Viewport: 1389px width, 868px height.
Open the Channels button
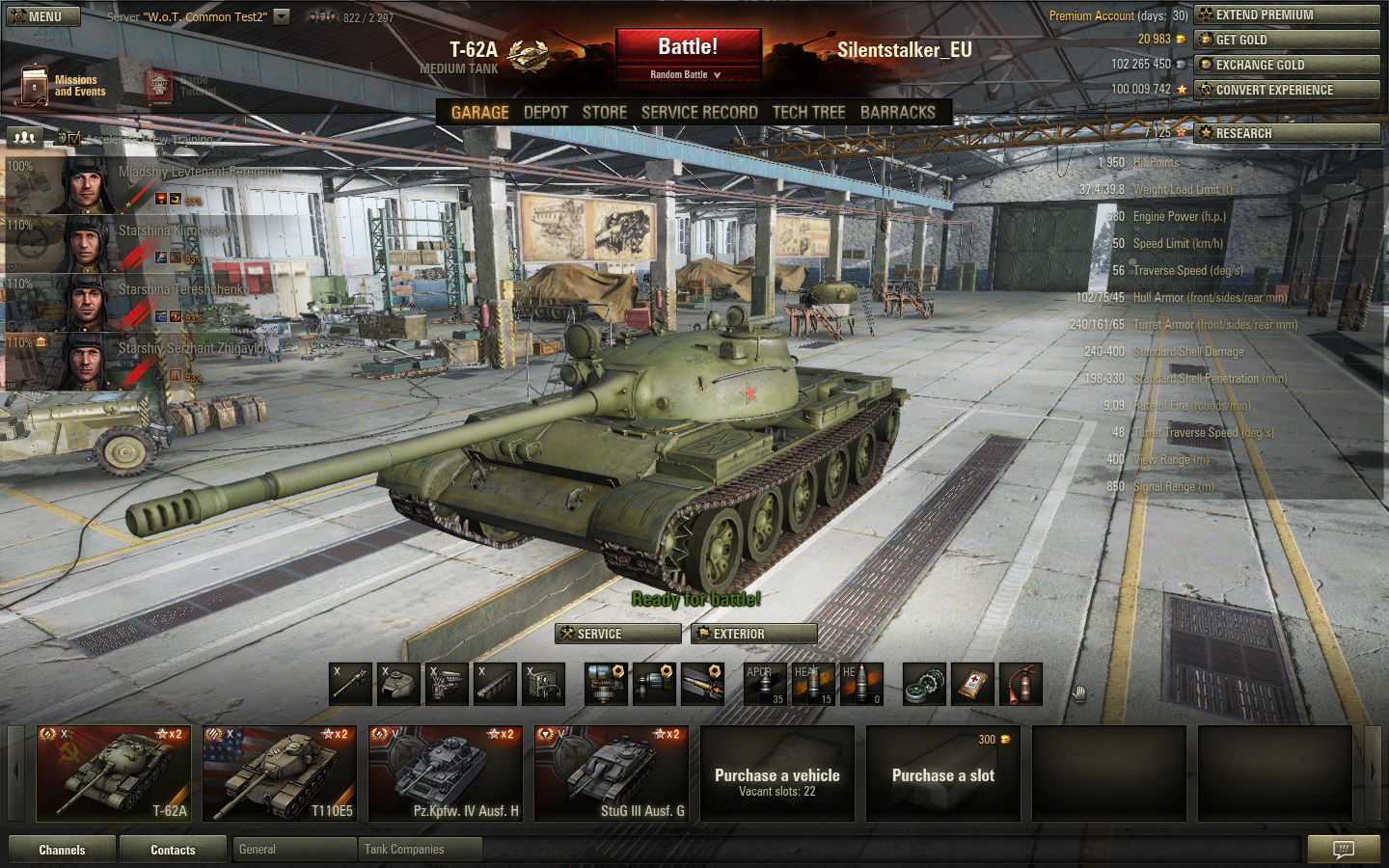(62, 850)
